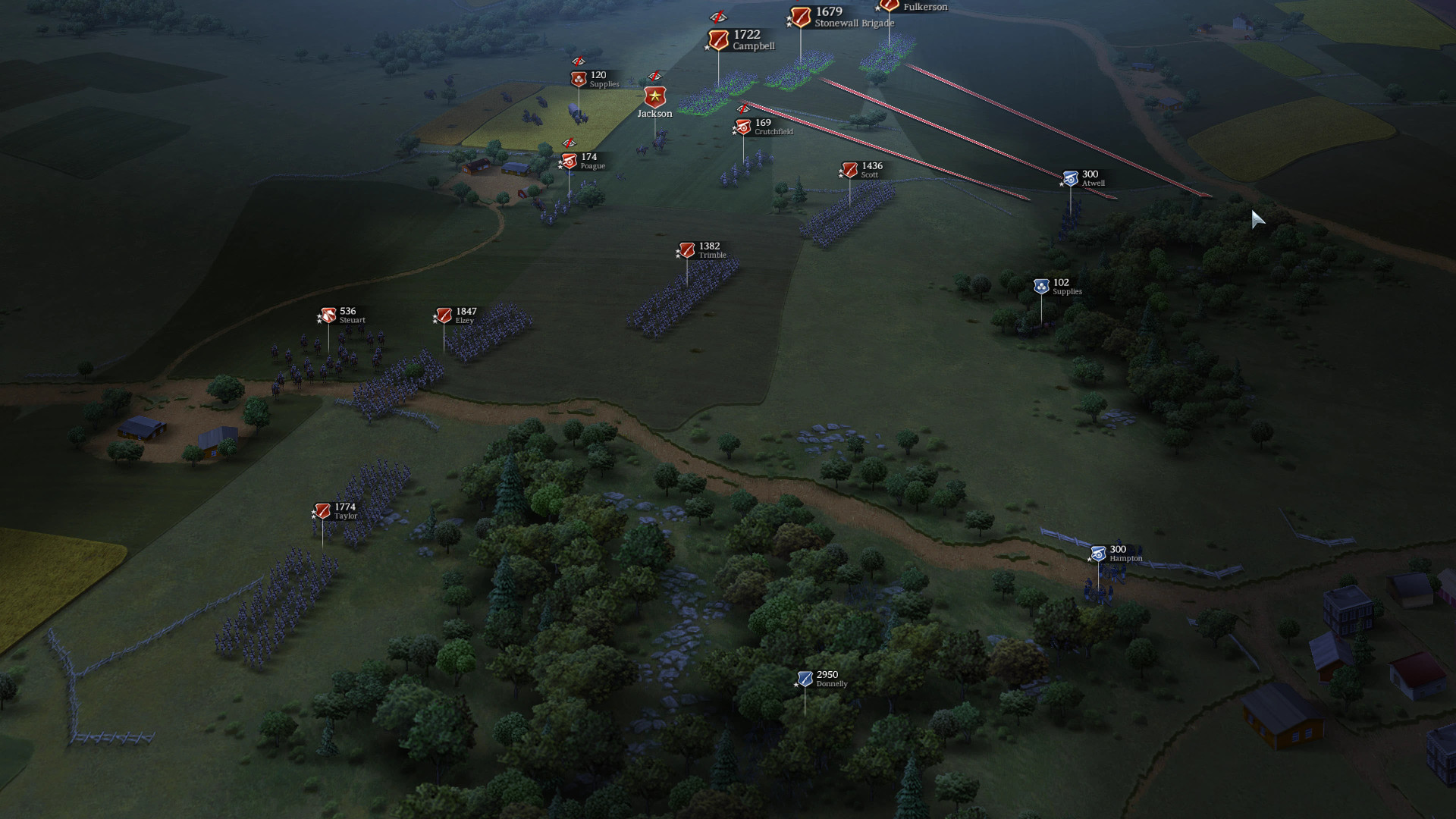Select Campbell's brigade flag icon
This screenshot has height=819, width=1456.
[x=719, y=39]
